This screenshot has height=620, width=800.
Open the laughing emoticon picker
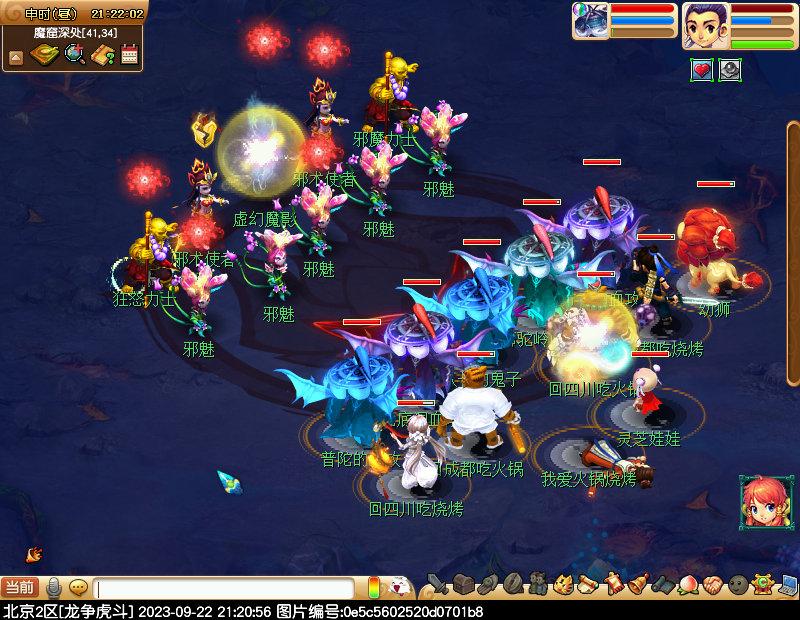[398, 587]
